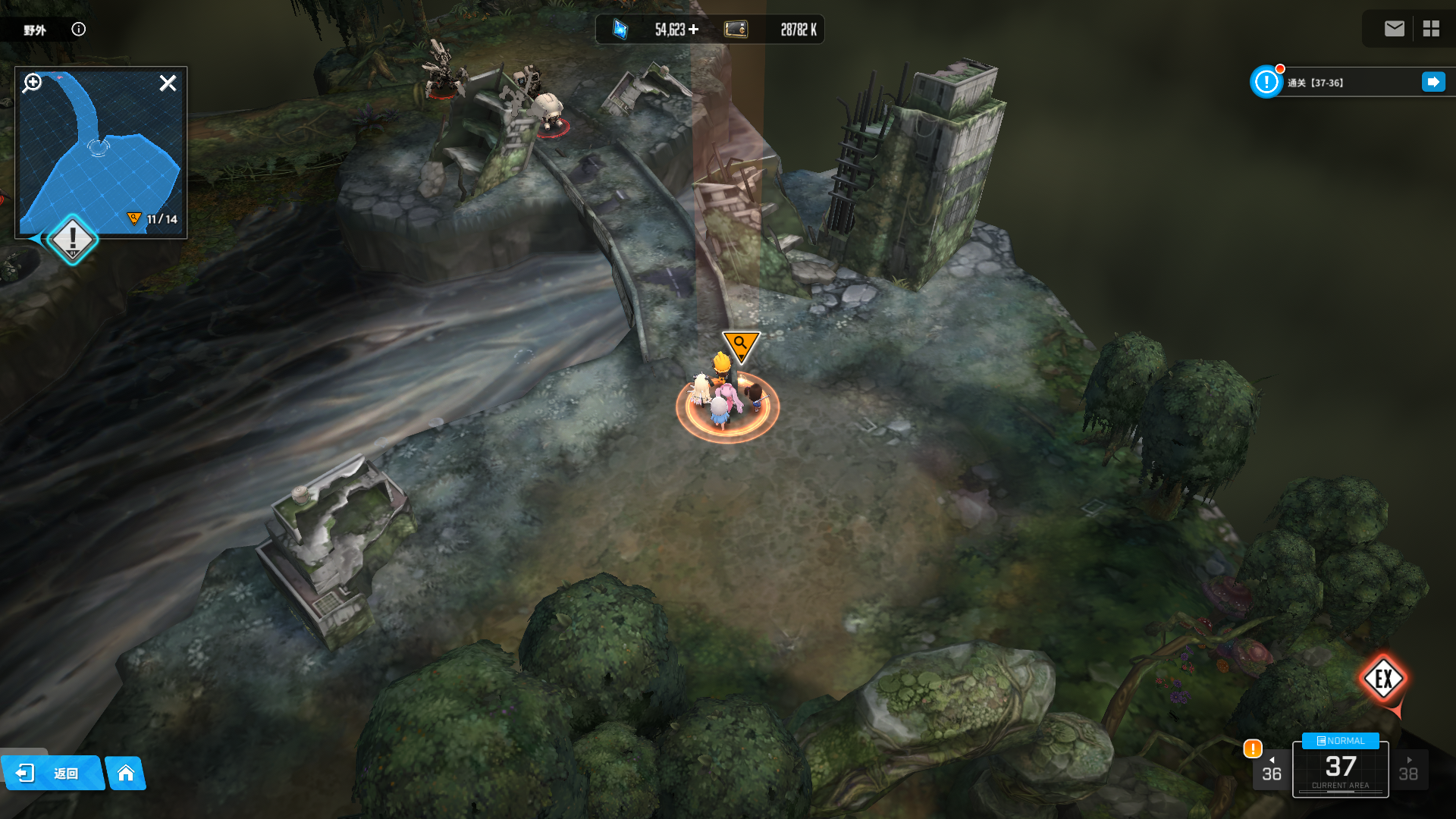
Task: Open the info icon beside 野外
Action: coord(79,30)
